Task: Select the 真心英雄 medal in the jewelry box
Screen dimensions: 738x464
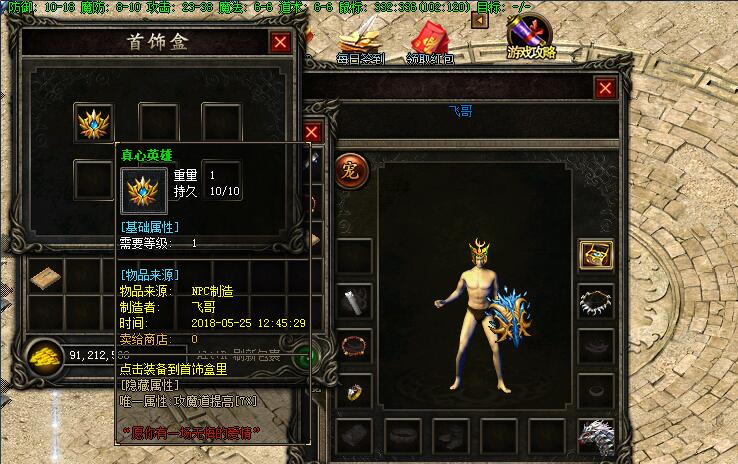Action: coord(94,122)
